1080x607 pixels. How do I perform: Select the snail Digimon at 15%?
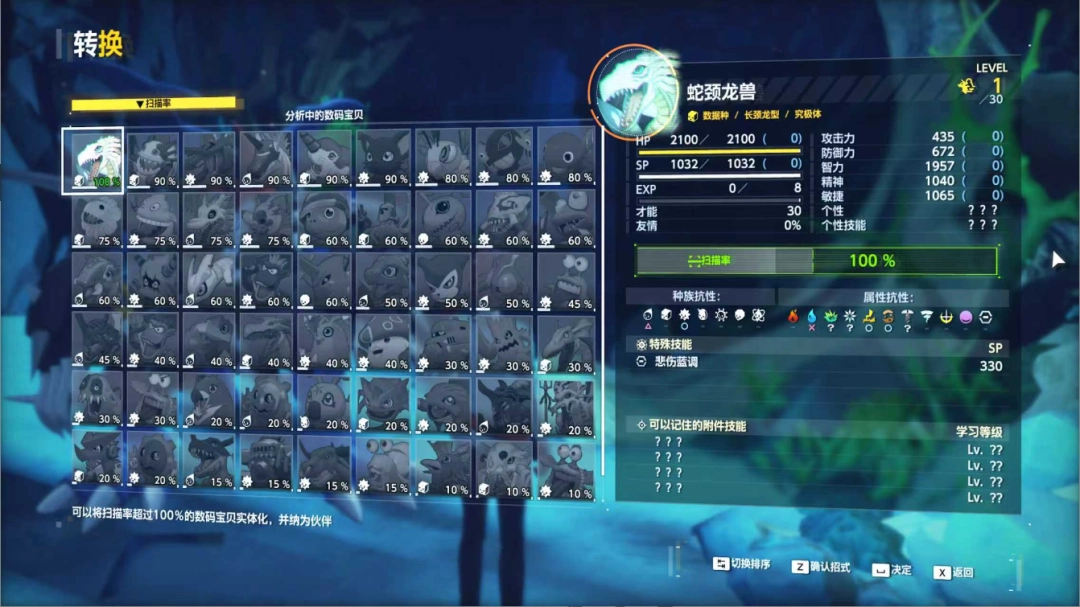coord(384,460)
